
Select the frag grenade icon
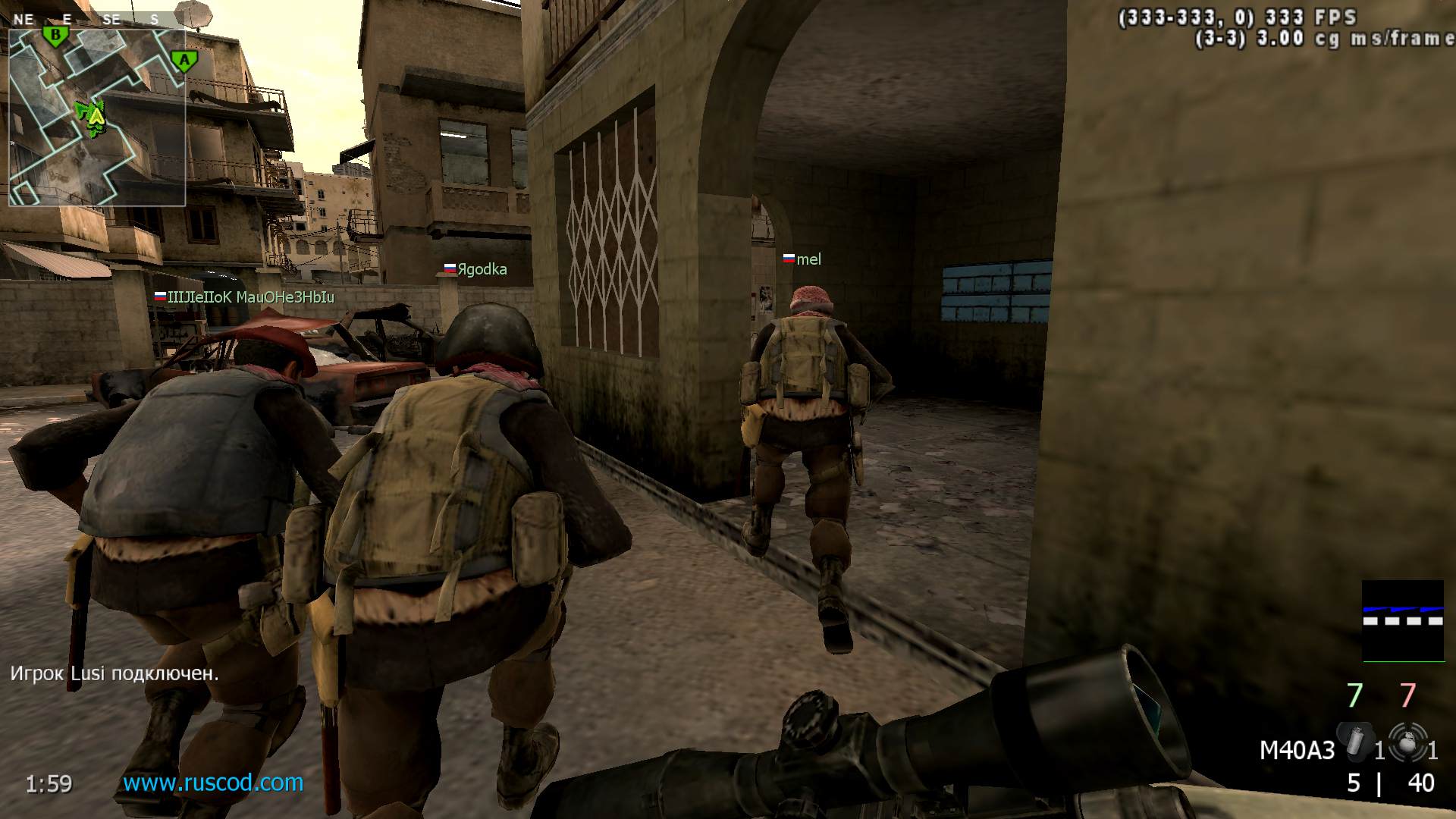1407,742
